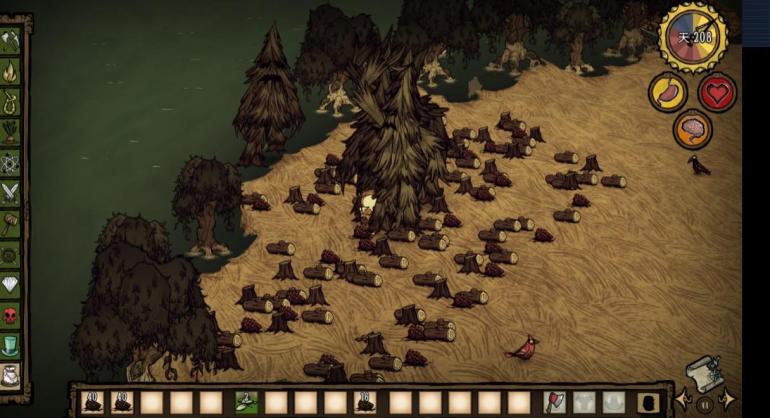This screenshot has width=770, height=418.
Task: Rotate camera with the right arrow
Action: [726, 401]
